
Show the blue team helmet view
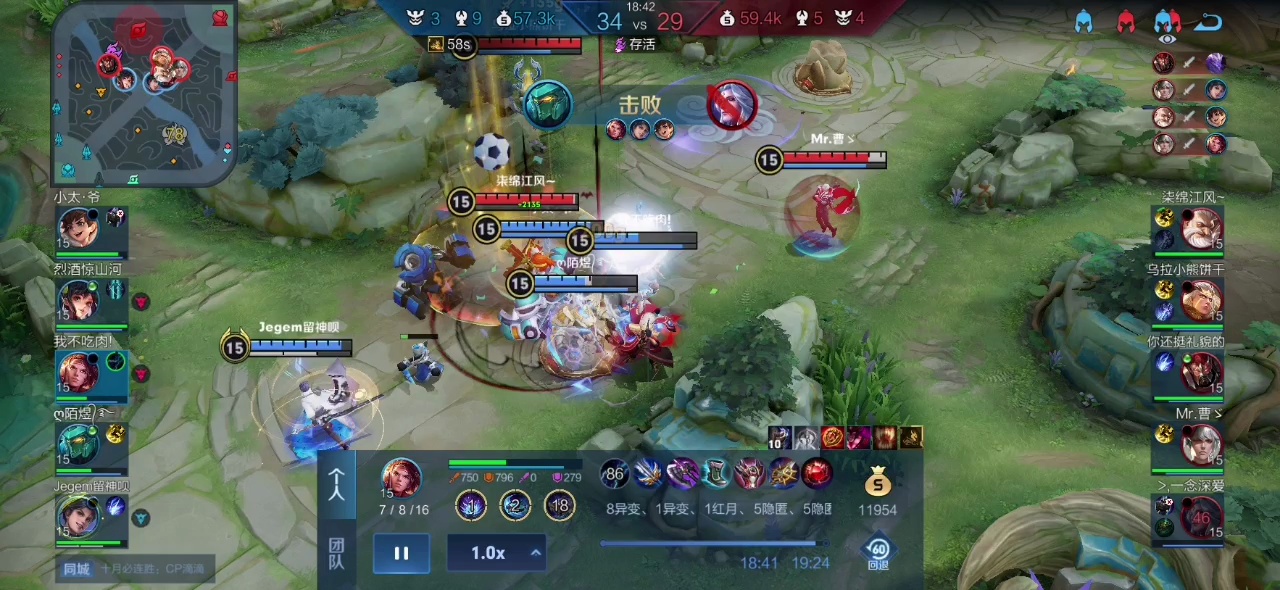(1084, 21)
